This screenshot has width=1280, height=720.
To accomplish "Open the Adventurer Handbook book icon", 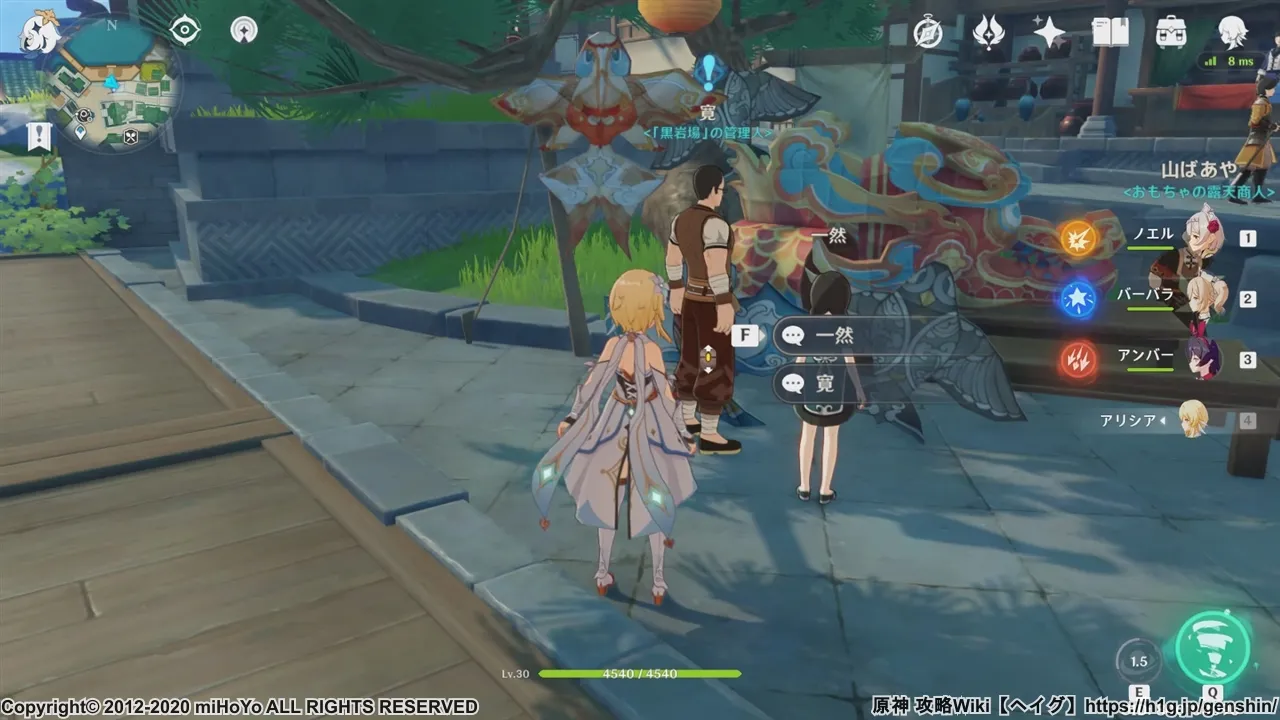I will (x=1110, y=33).
